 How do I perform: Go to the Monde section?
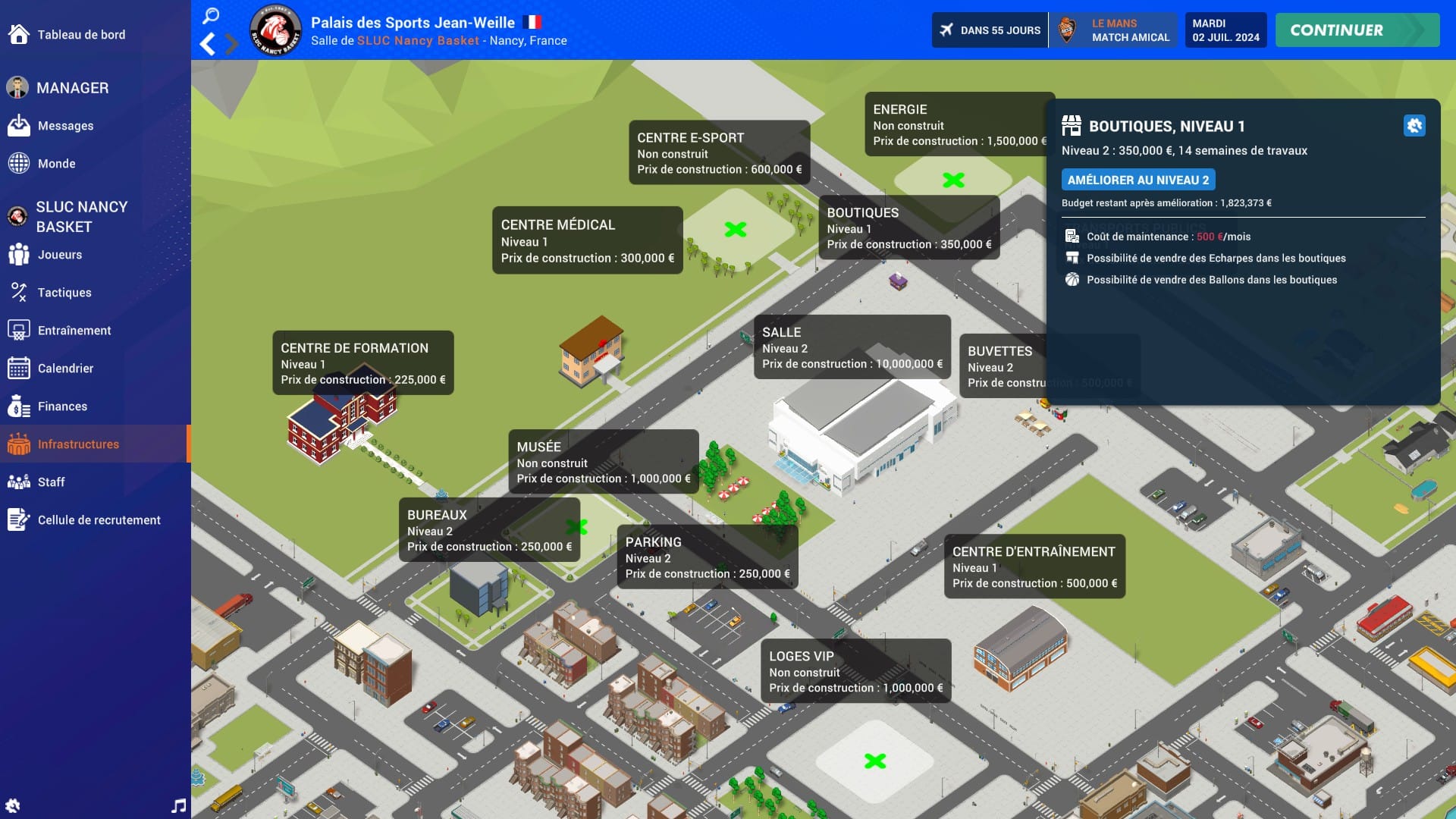(x=56, y=164)
